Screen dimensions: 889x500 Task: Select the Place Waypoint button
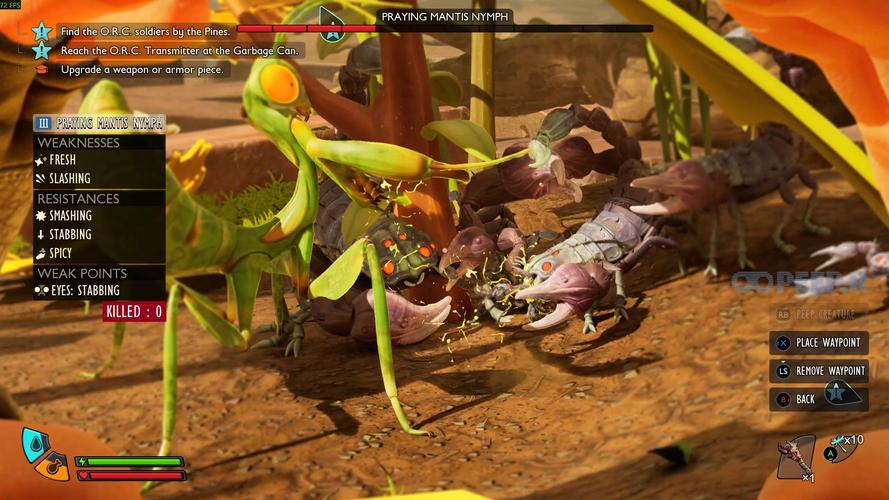819,343
